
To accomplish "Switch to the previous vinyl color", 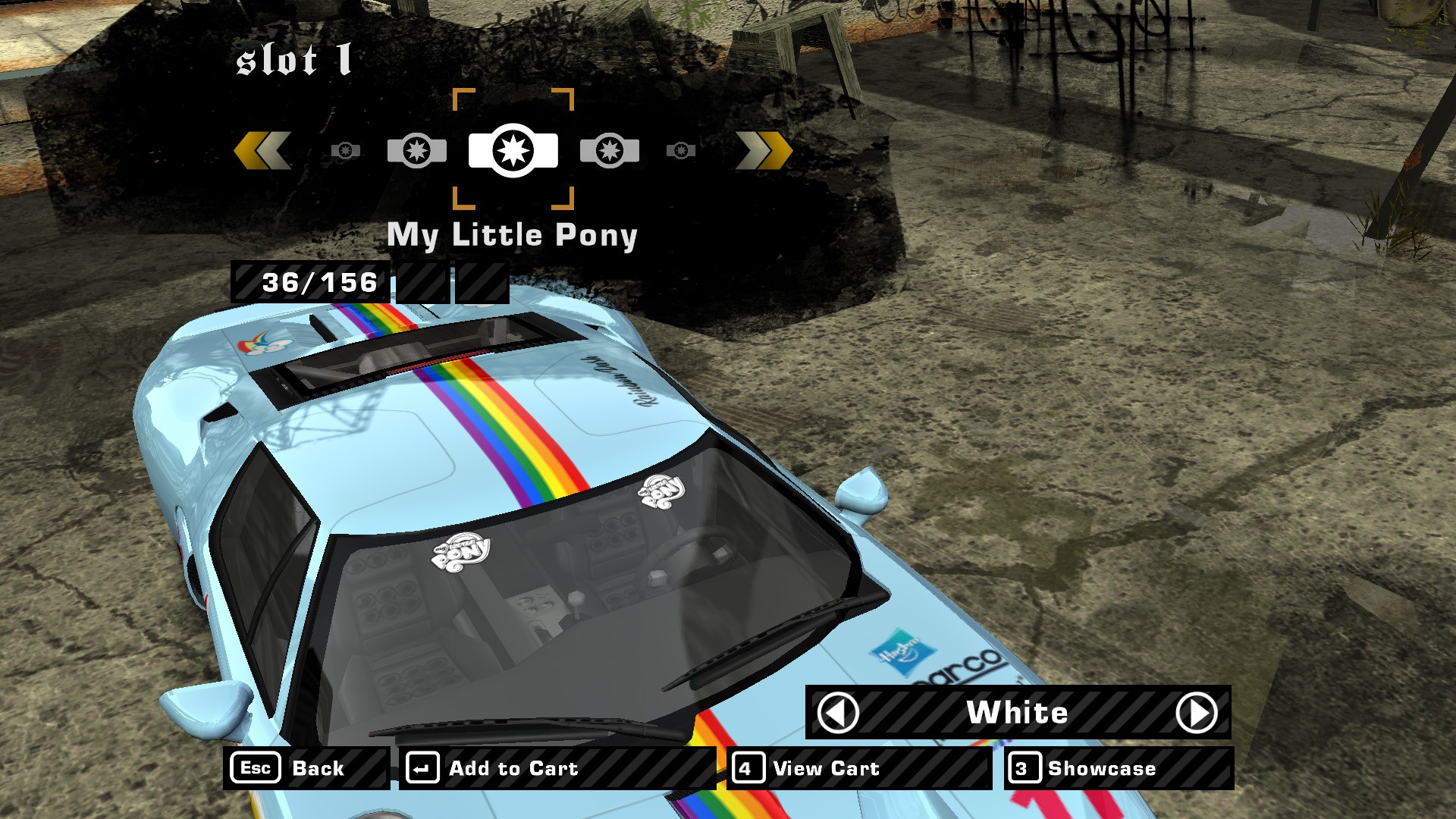I will pyautogui.click(x=838, y=713).
